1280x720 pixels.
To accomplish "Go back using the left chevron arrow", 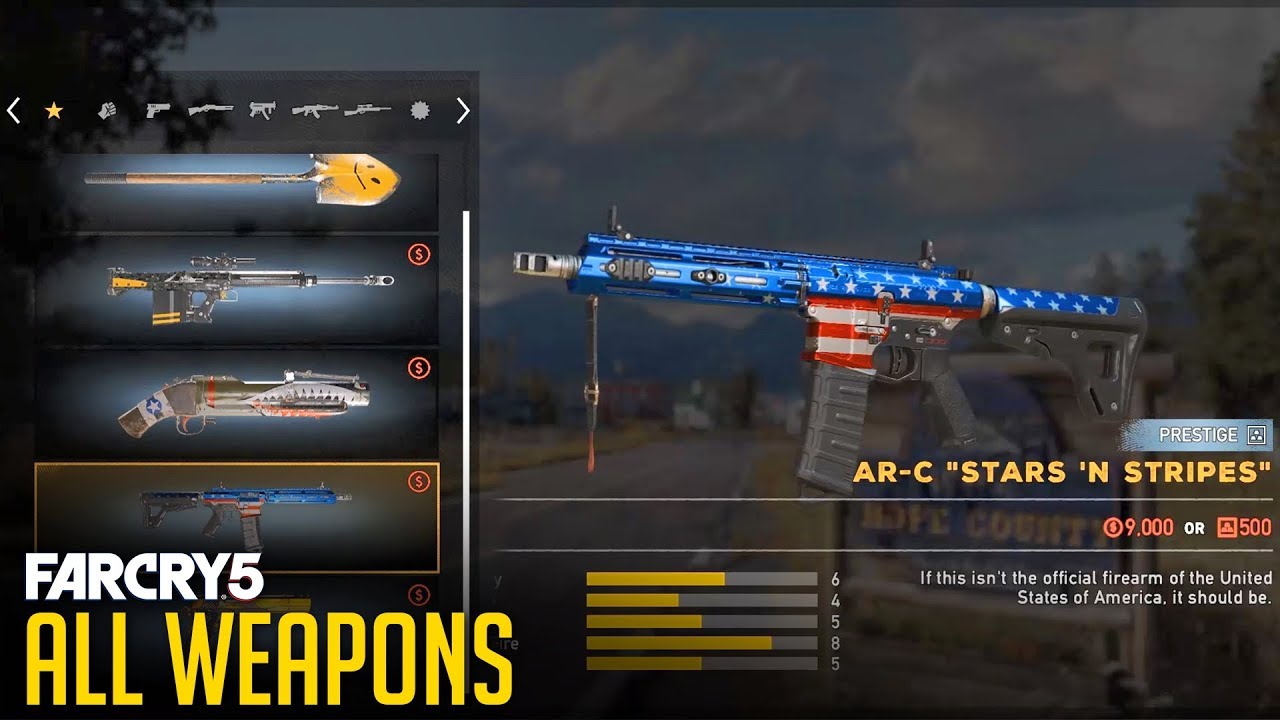I will [13, 110].
